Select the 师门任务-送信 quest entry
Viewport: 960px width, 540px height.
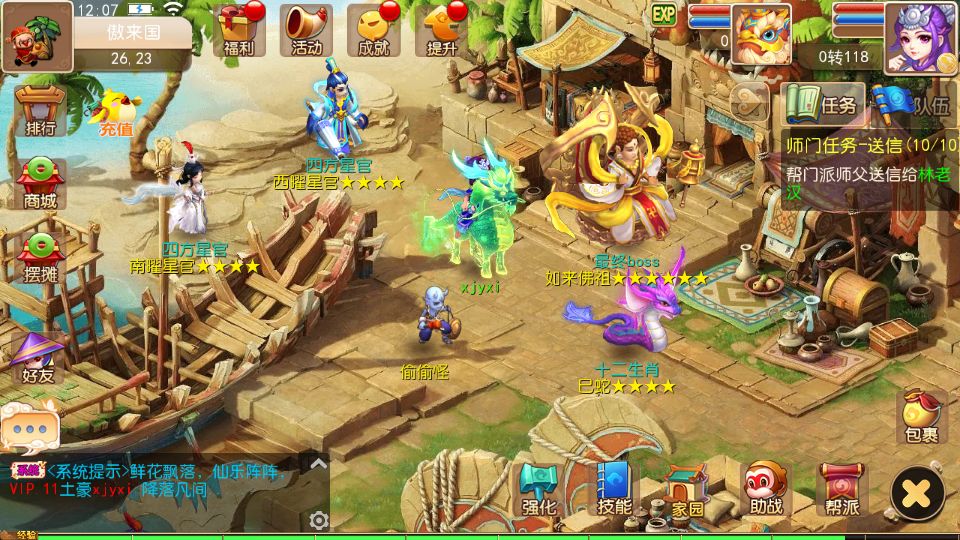pyautogui.click(x=870, y=145)
